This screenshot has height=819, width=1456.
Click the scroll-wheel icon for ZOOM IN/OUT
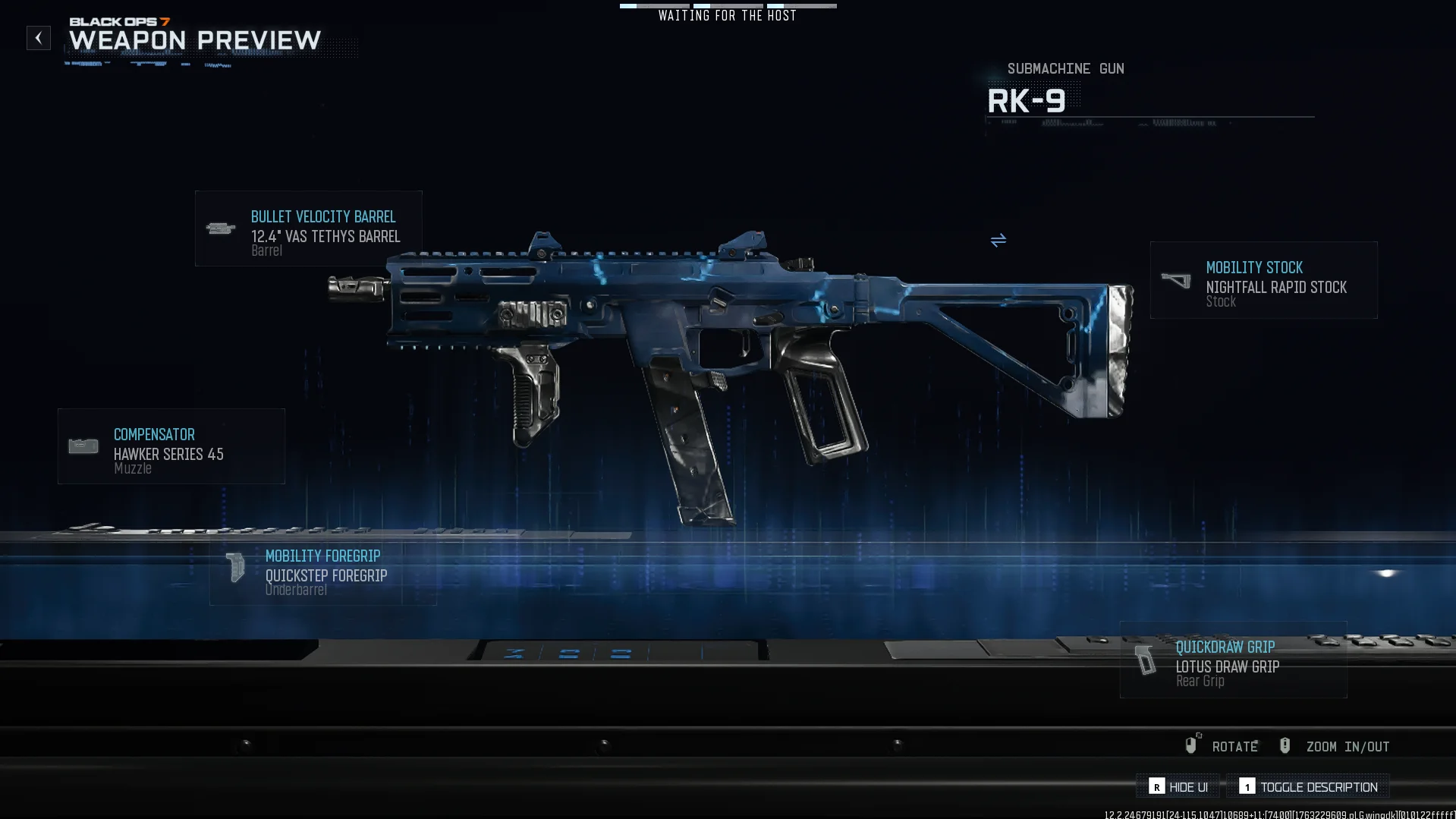pos(1285,745)
